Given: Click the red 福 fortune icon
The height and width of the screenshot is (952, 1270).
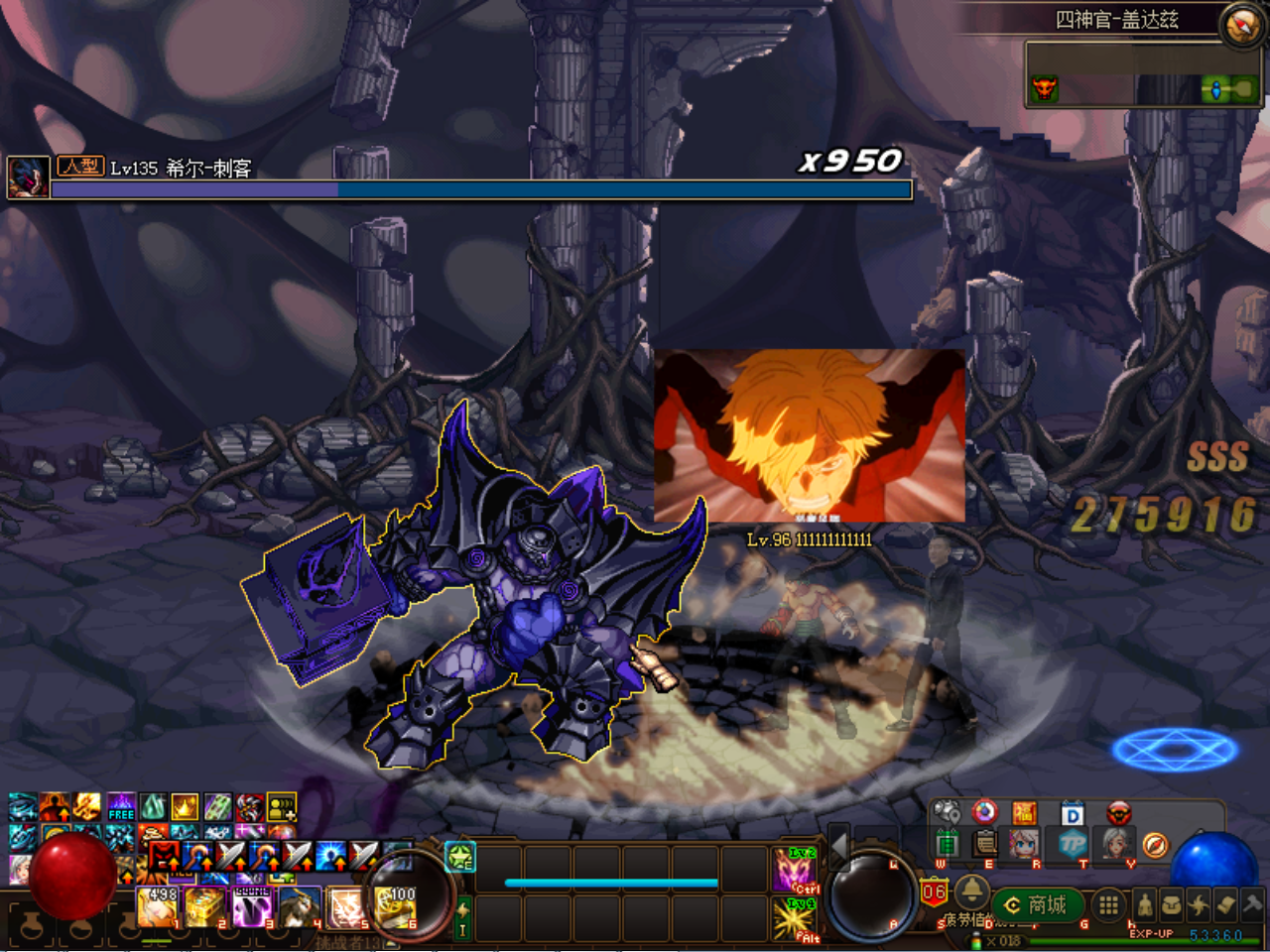Looking at the screenshot, I should coord(1025,814).
